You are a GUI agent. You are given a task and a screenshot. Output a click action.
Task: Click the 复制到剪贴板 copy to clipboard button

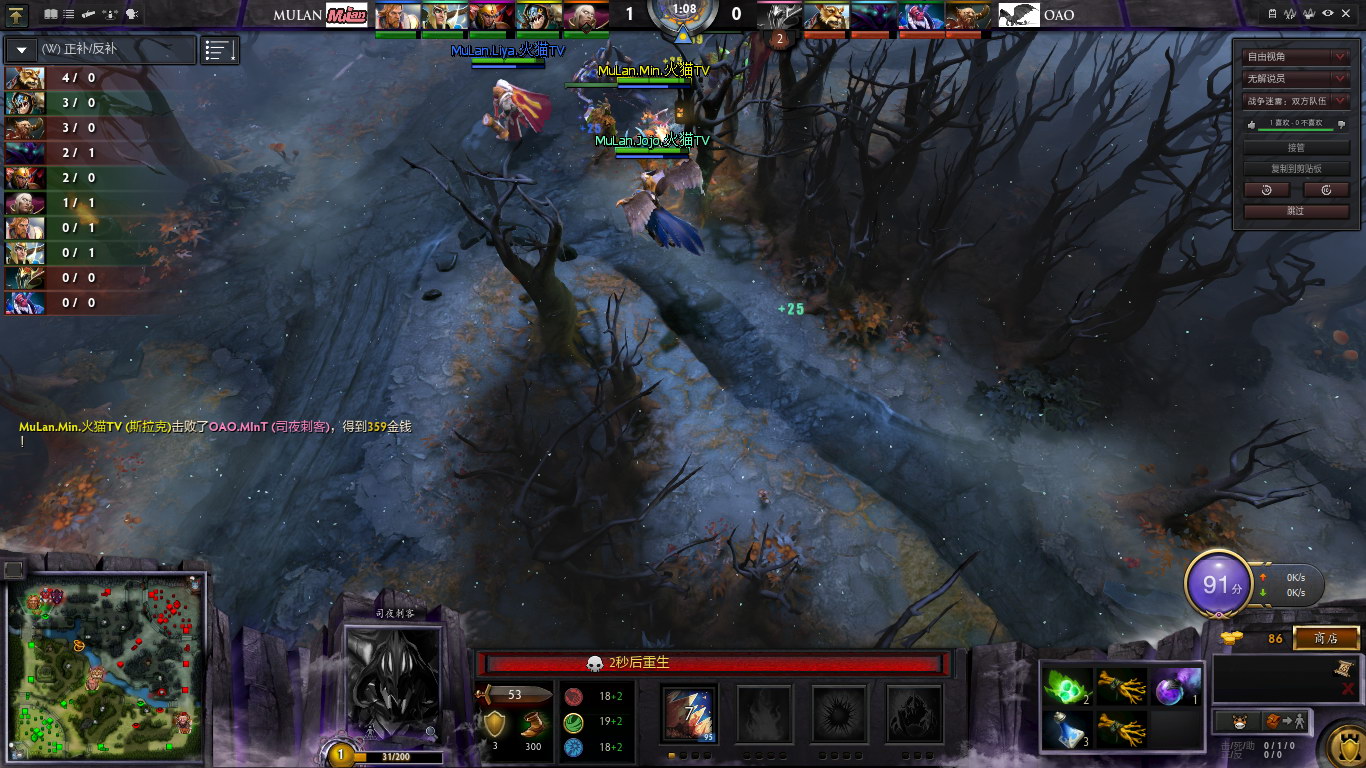tap(1296, 168)
